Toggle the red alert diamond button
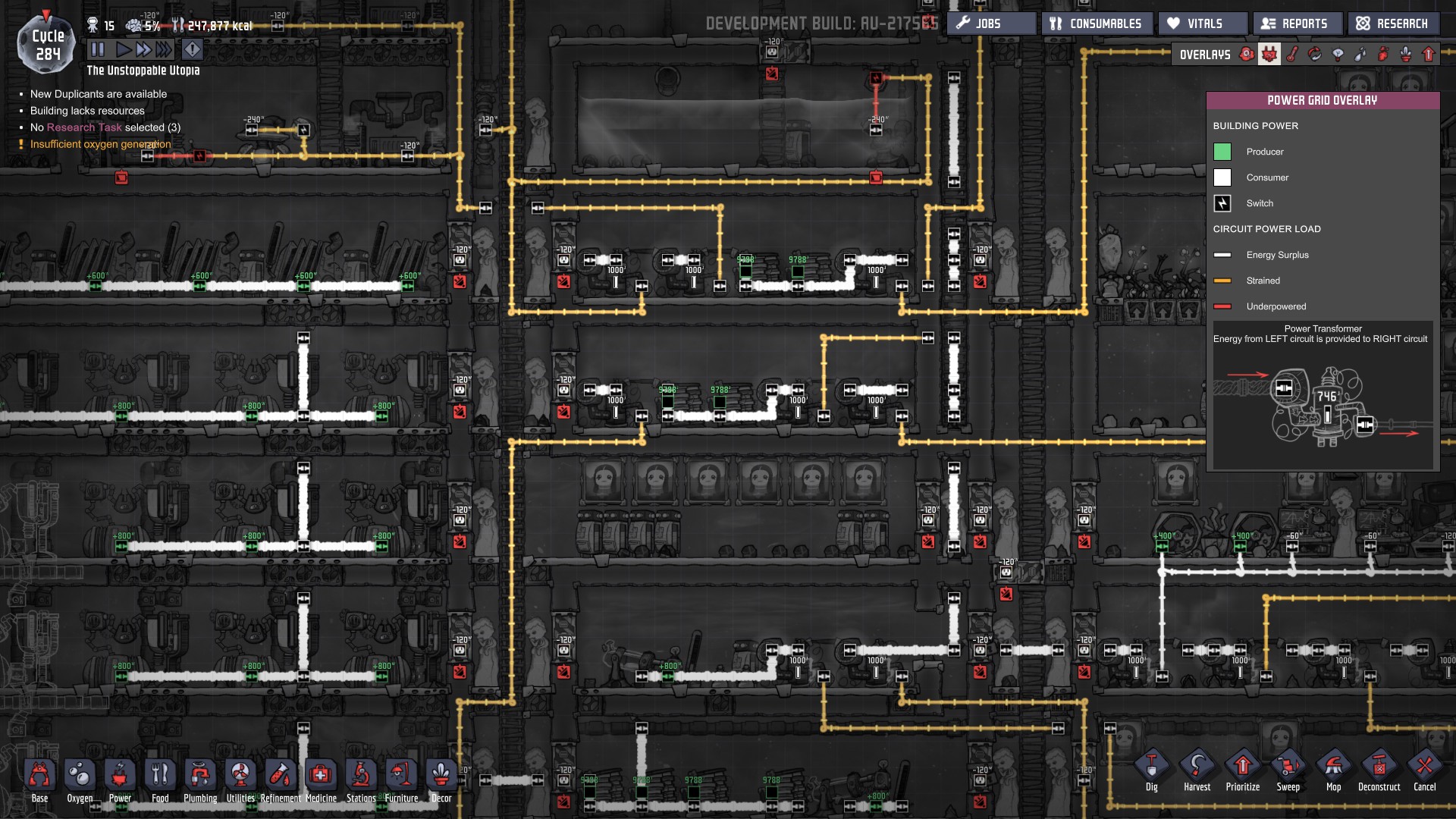 pyautogui.click(x=193, y=50)
